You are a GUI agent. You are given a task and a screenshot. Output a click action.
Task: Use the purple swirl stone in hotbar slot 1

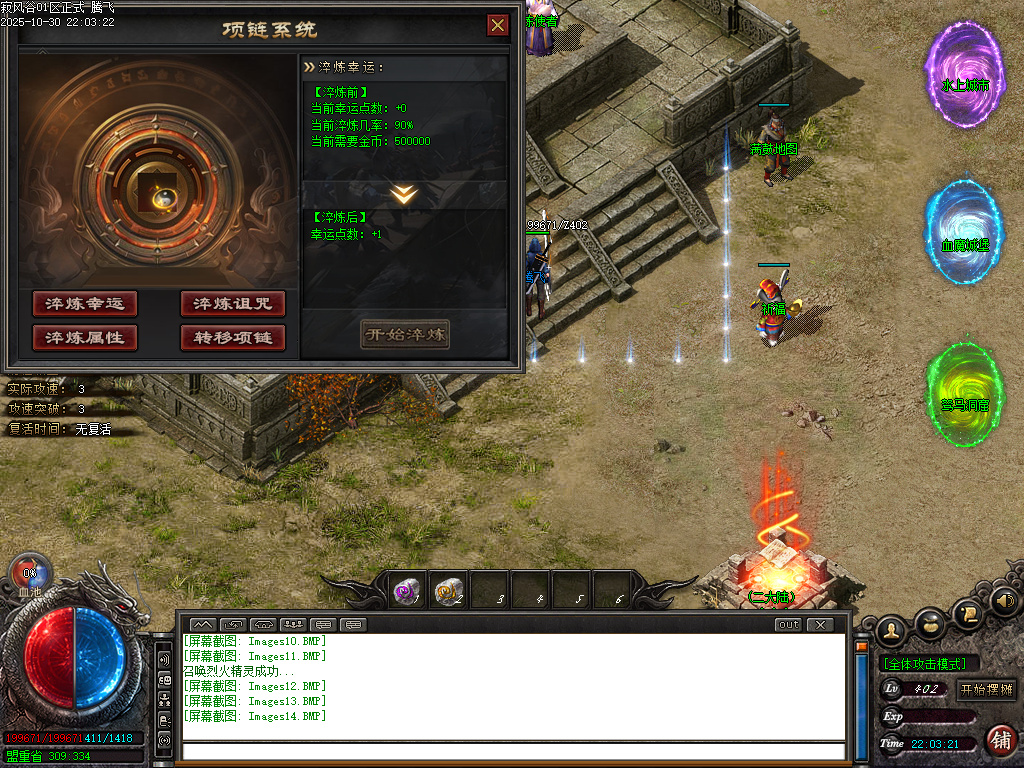tap(407, 592)
